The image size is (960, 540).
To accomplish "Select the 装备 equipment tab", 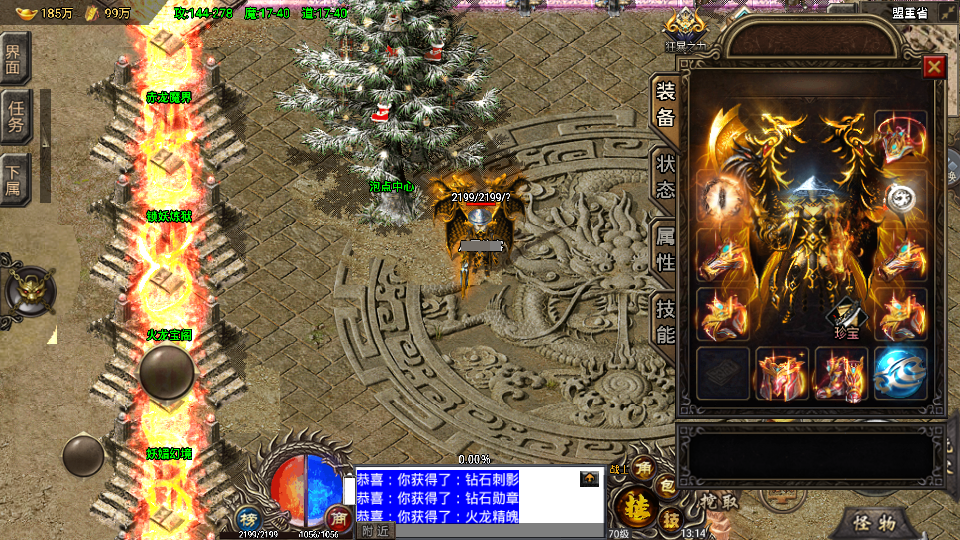I will click(x=665, y=104).
